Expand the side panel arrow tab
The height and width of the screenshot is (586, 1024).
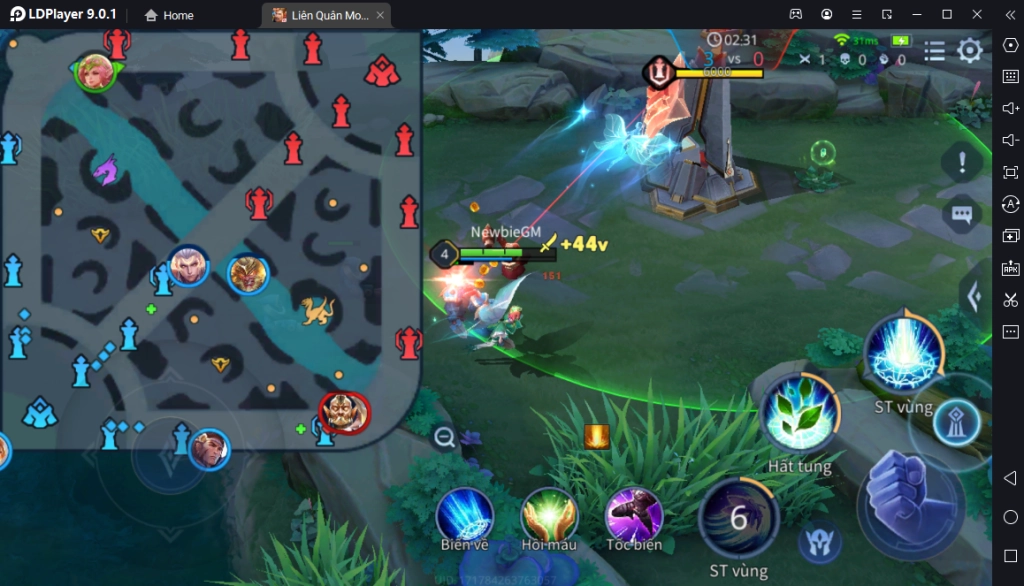pyautogui.click(x=973, y=295)
